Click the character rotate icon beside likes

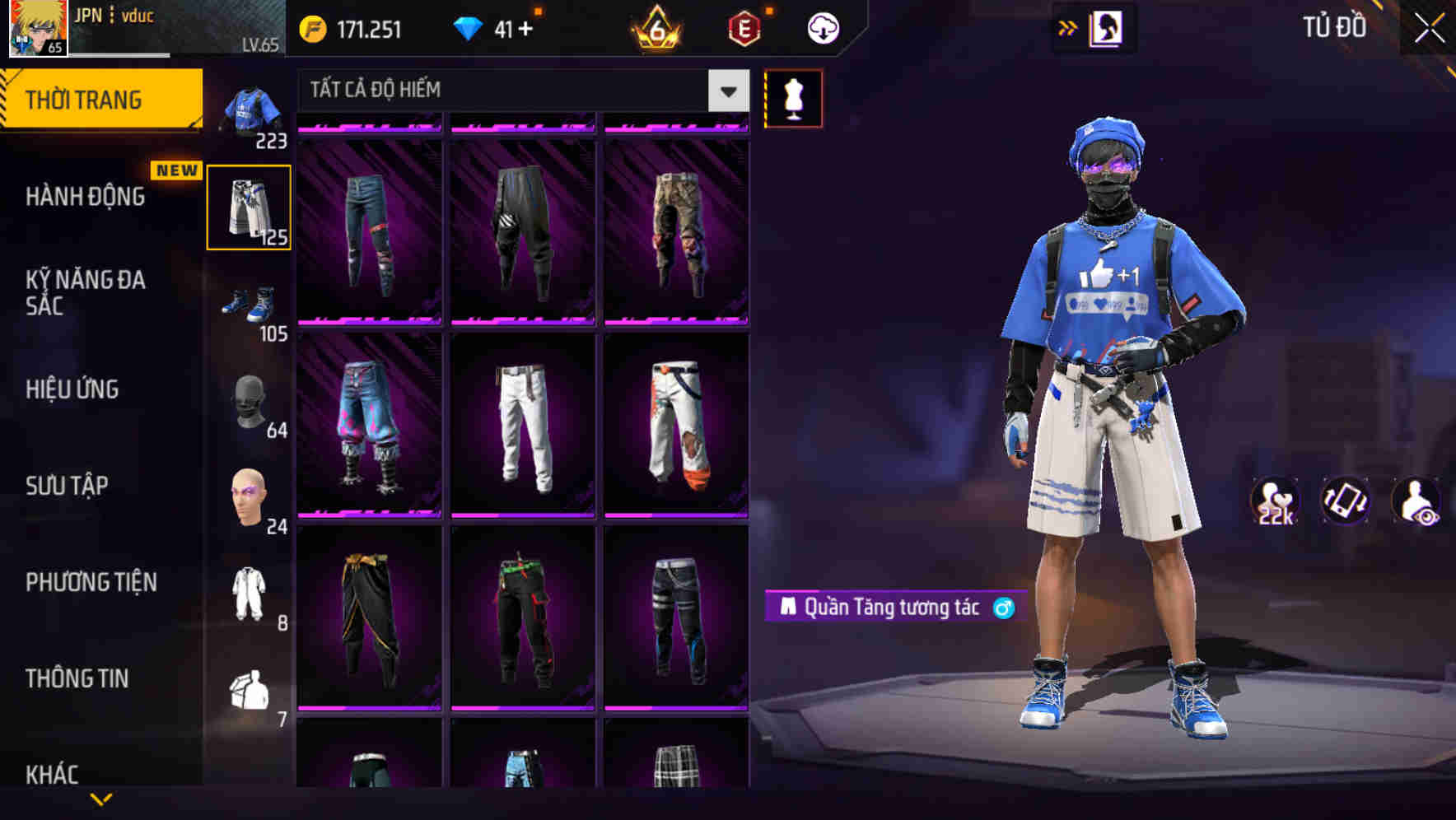(x=1345, y=502)
